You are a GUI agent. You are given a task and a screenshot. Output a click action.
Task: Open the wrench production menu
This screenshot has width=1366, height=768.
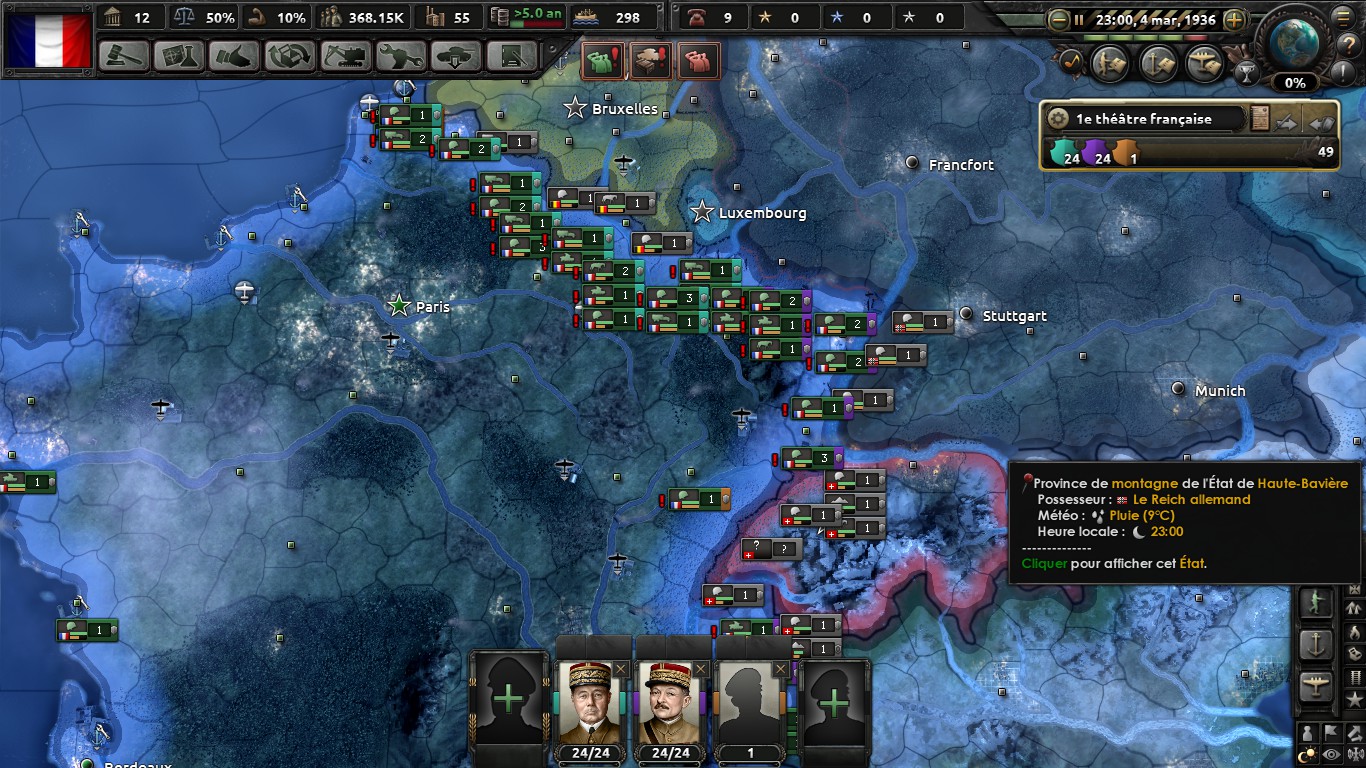click(x=401, y=56)
